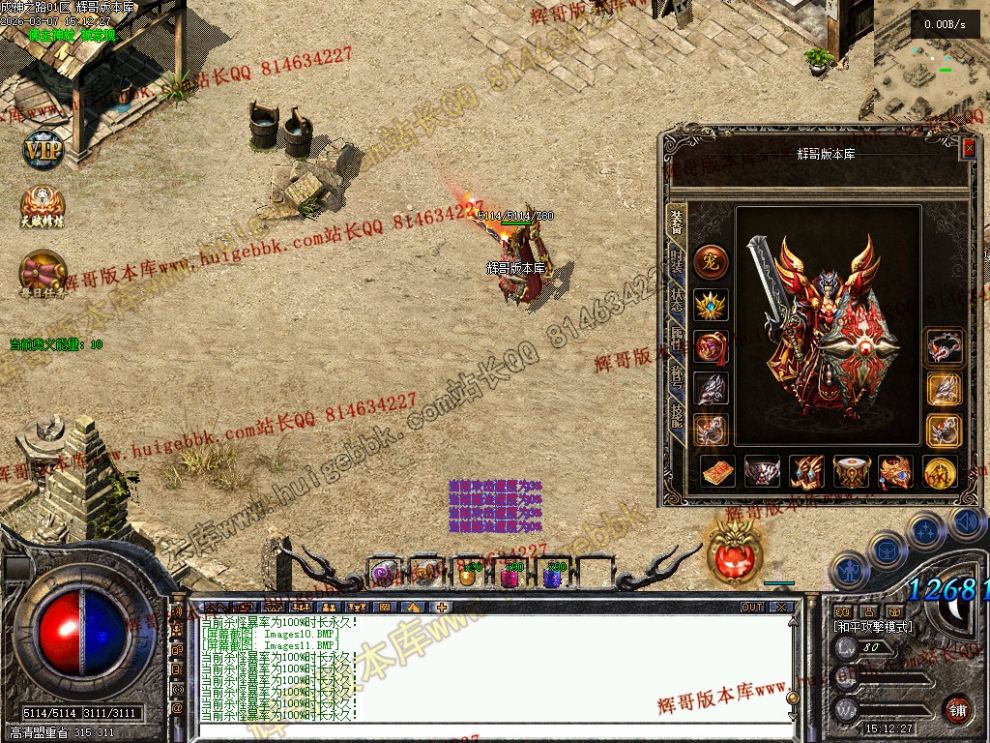The width and height of the screenshot is (990, 743).
Task: Open the 天赋 talent icon below VIP
Action: (43, 207)
